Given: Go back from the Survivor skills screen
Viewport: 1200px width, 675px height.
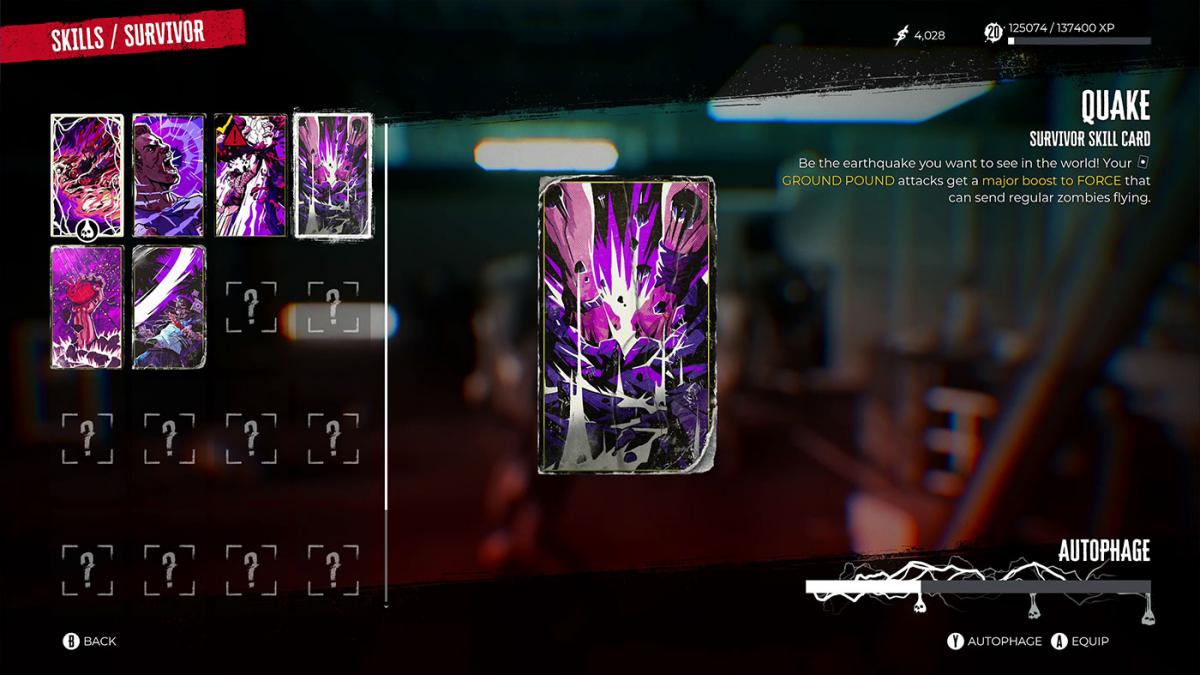Looking at the screenshot, I should click(89, 641).
